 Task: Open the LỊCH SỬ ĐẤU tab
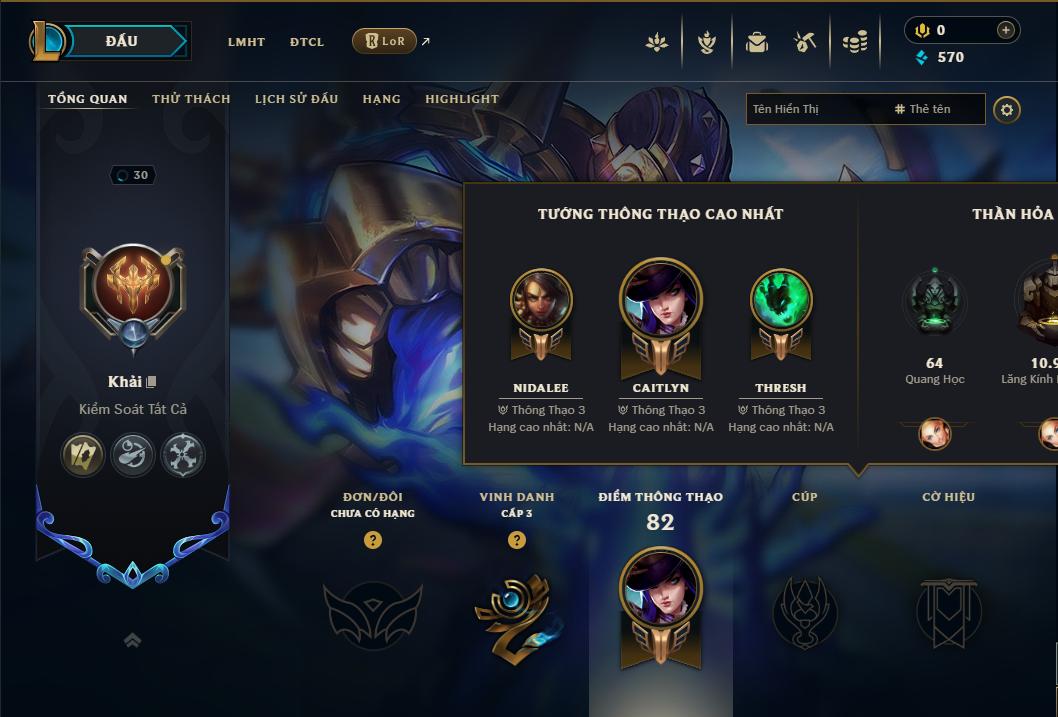[x=296, y=99]
